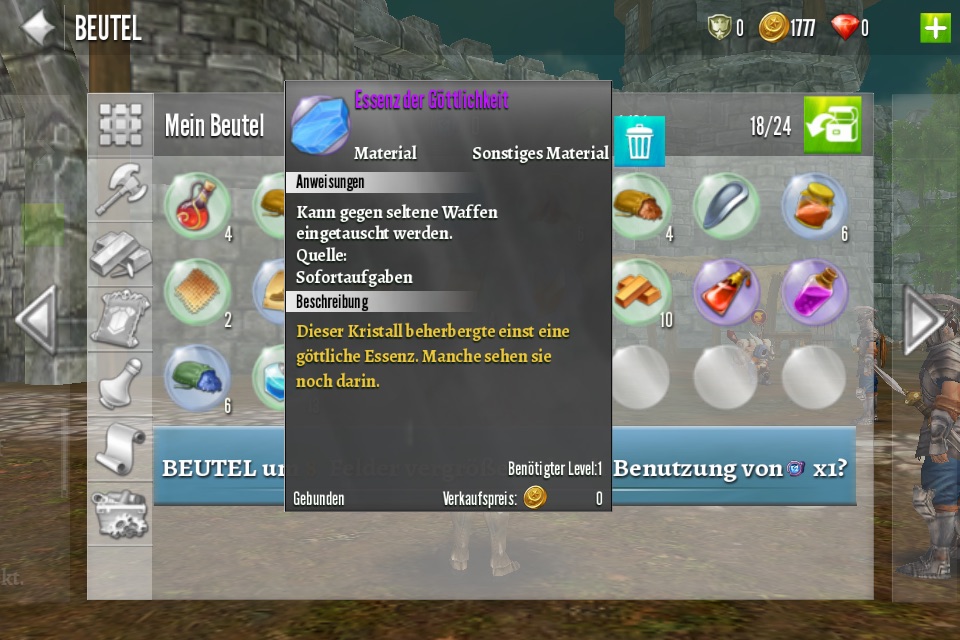Go to the previous page with left arrow
The height and width of the screenshot is (640, 960).
(36, 320)
